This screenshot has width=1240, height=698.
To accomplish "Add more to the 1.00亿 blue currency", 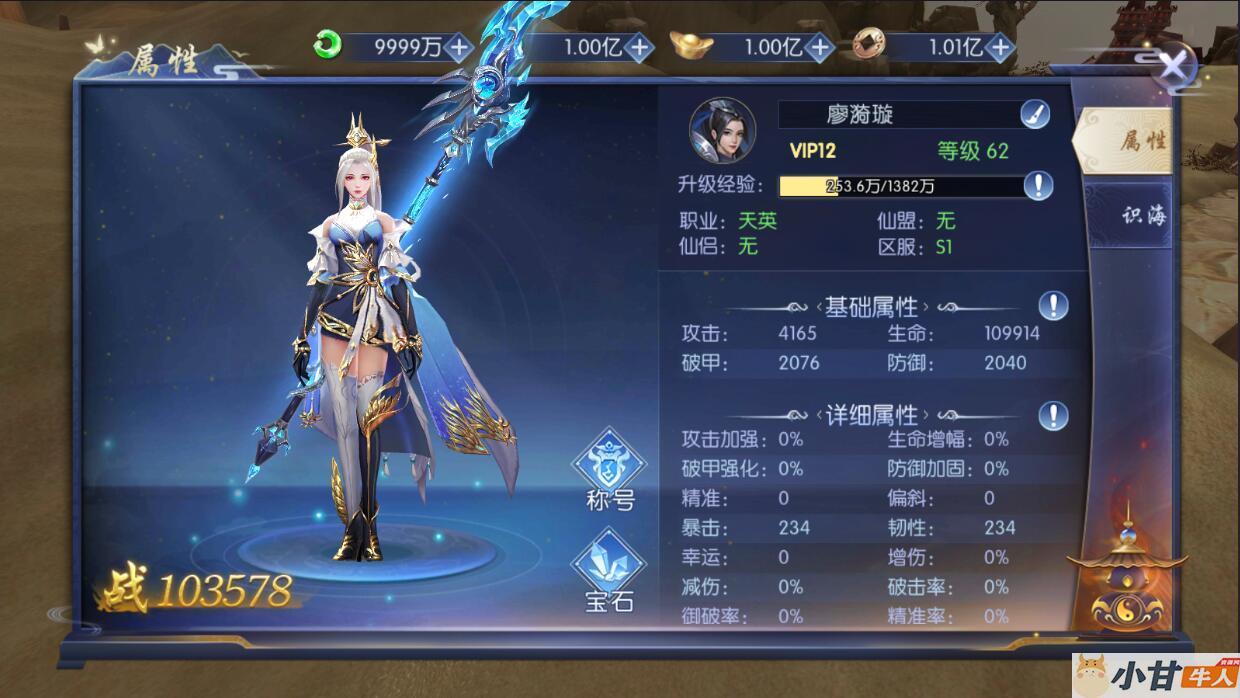I will 639,46.
